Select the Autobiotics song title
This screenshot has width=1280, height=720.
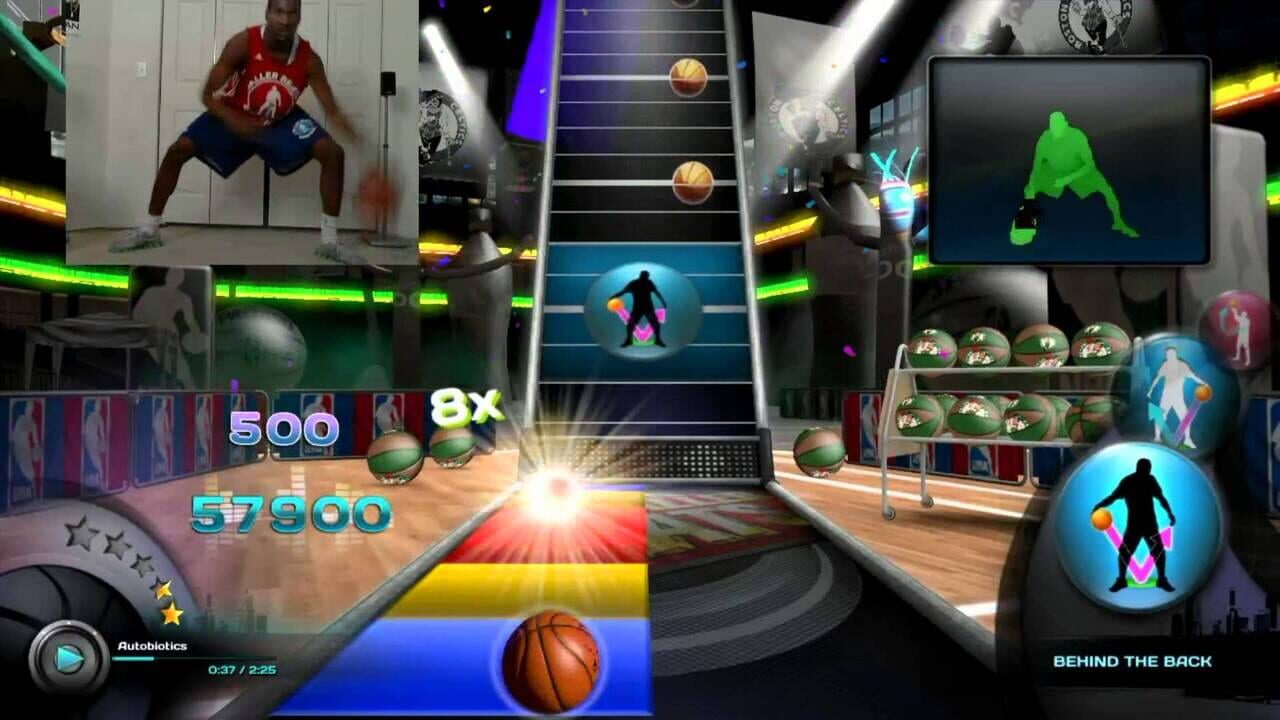[151, 646]
